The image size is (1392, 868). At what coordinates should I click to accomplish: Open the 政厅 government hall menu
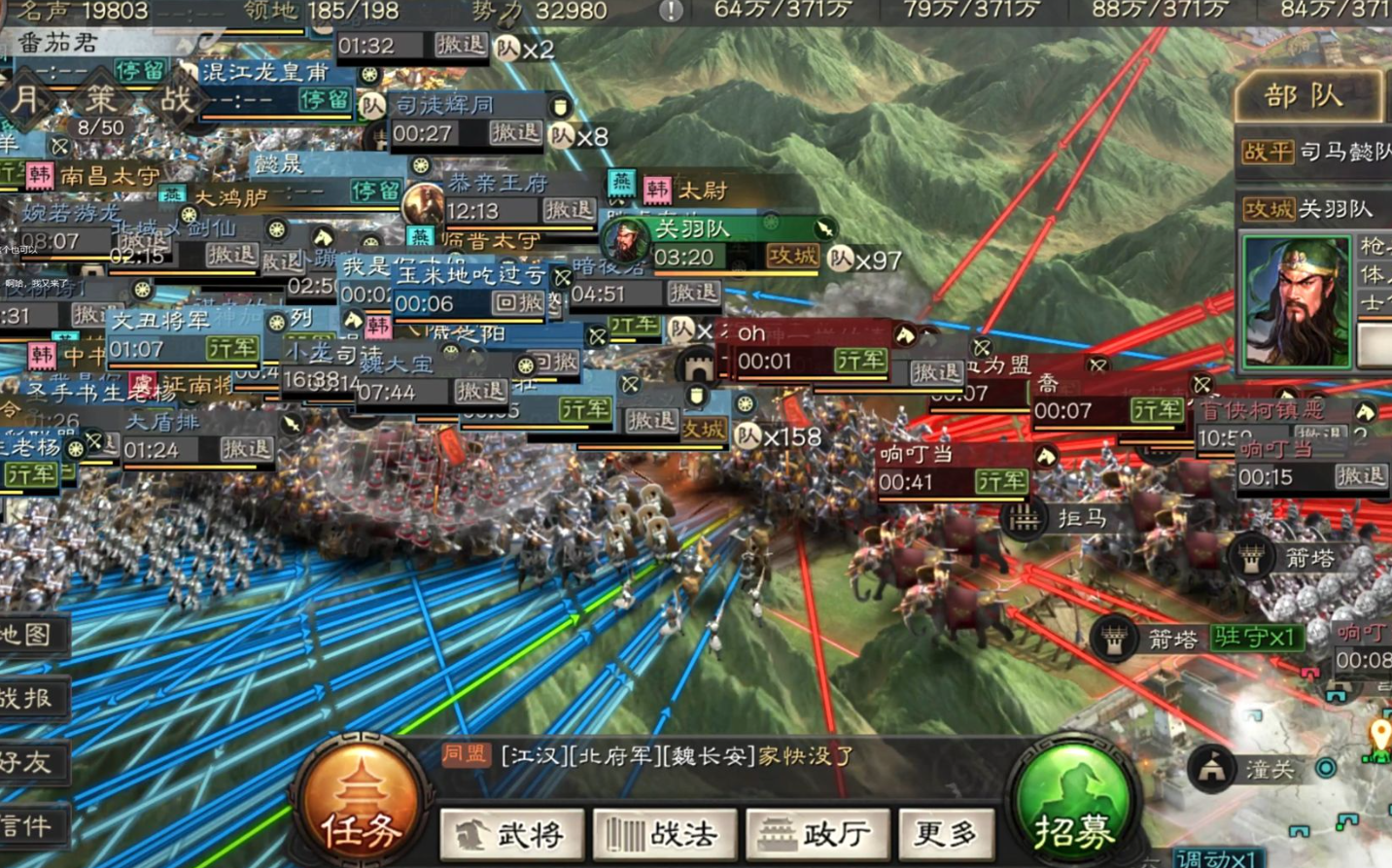(x=816, y=834)
